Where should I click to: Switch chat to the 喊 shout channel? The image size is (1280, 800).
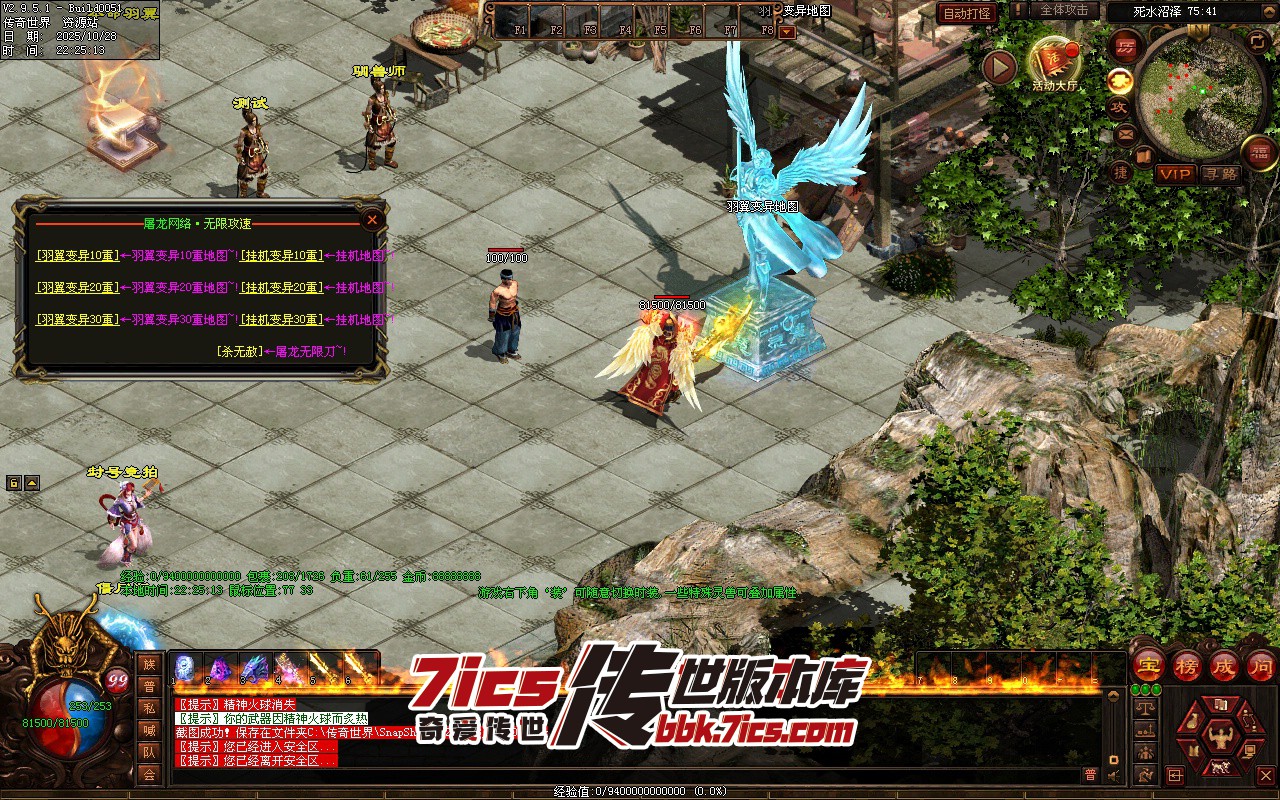pos(149,730)
